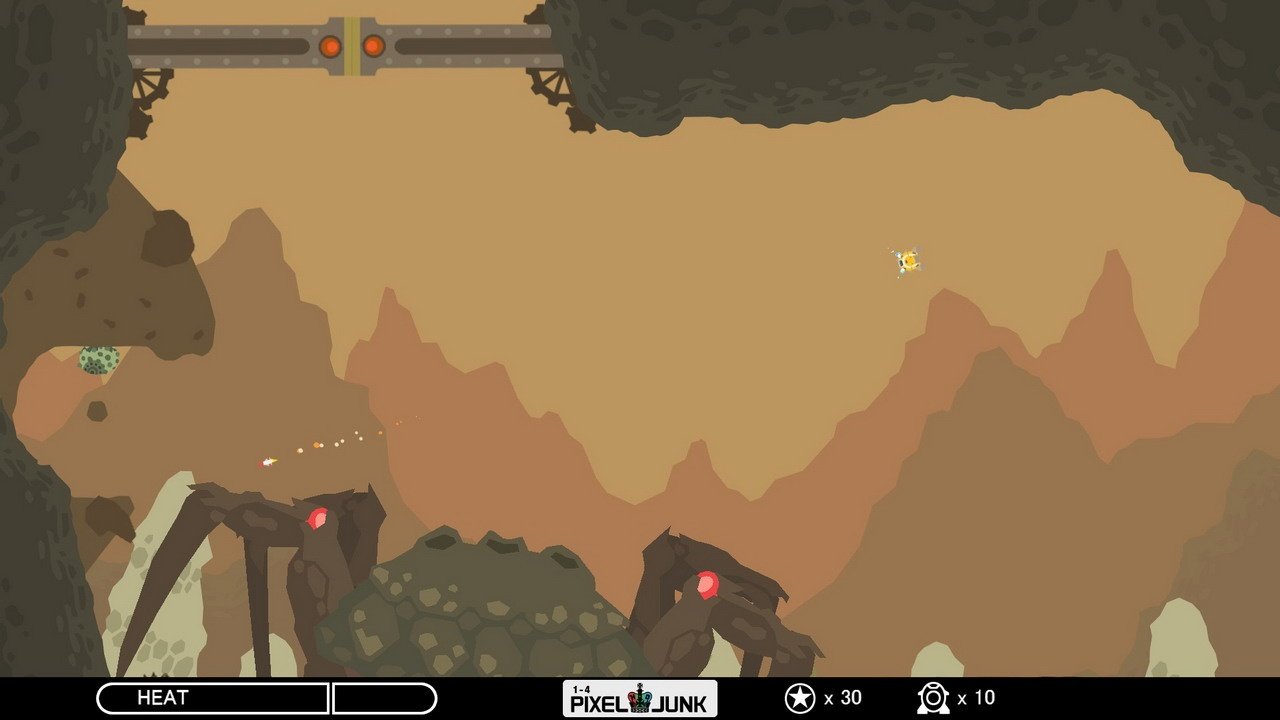Click the star pickup icon in the HUD
This screenshot has width=1280, height=720.
click(799, 697)
